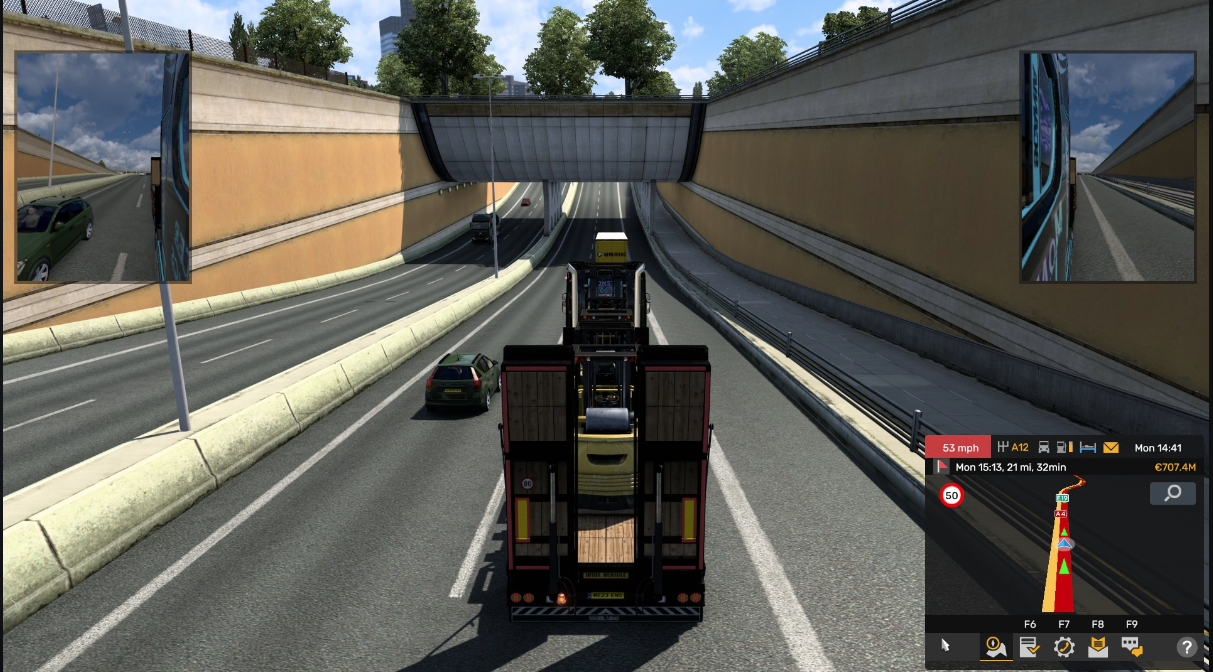
Task: Open the yellow mail notification icon
Action: click(1111, 448)
